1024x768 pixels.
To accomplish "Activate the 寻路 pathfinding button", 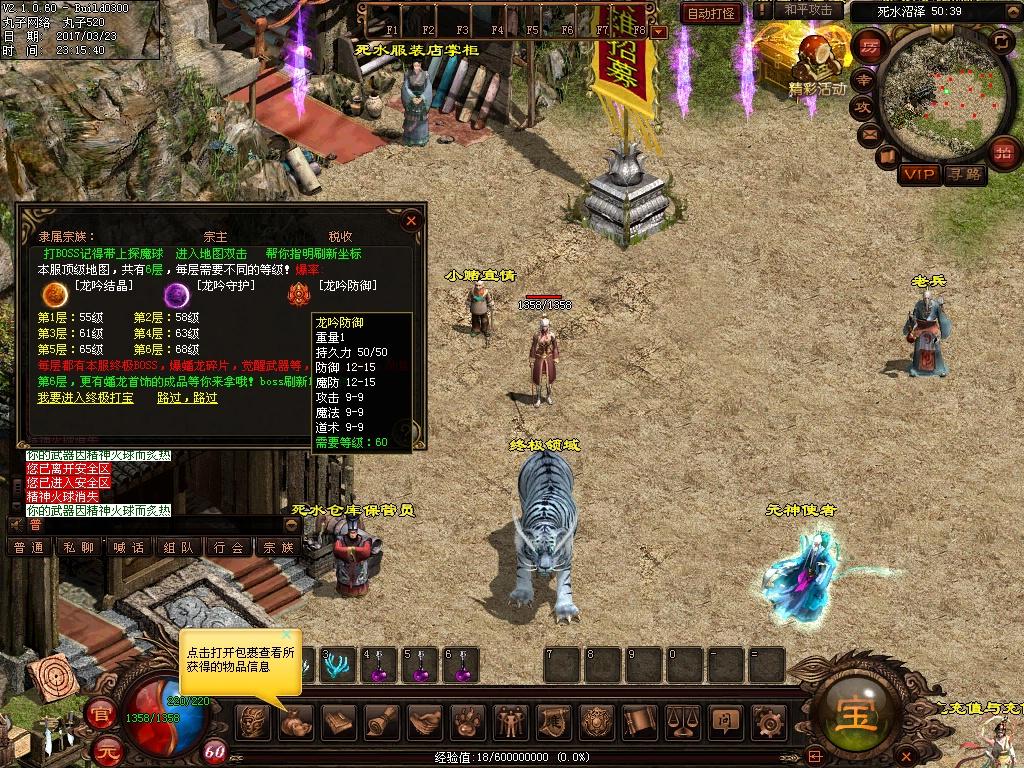I will 965,174.
